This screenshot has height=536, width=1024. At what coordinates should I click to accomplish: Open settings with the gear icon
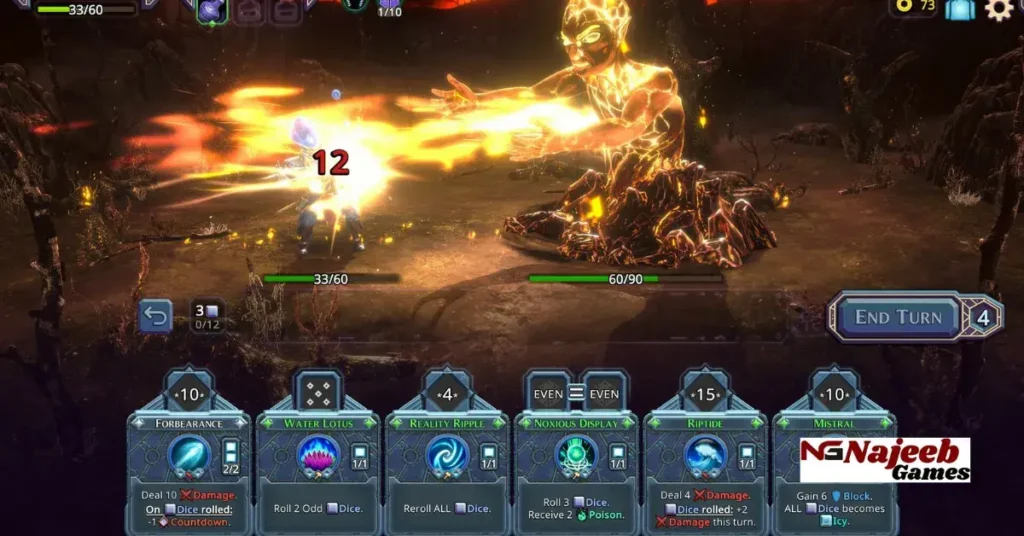pyautogui.click(x=998, y=10)
